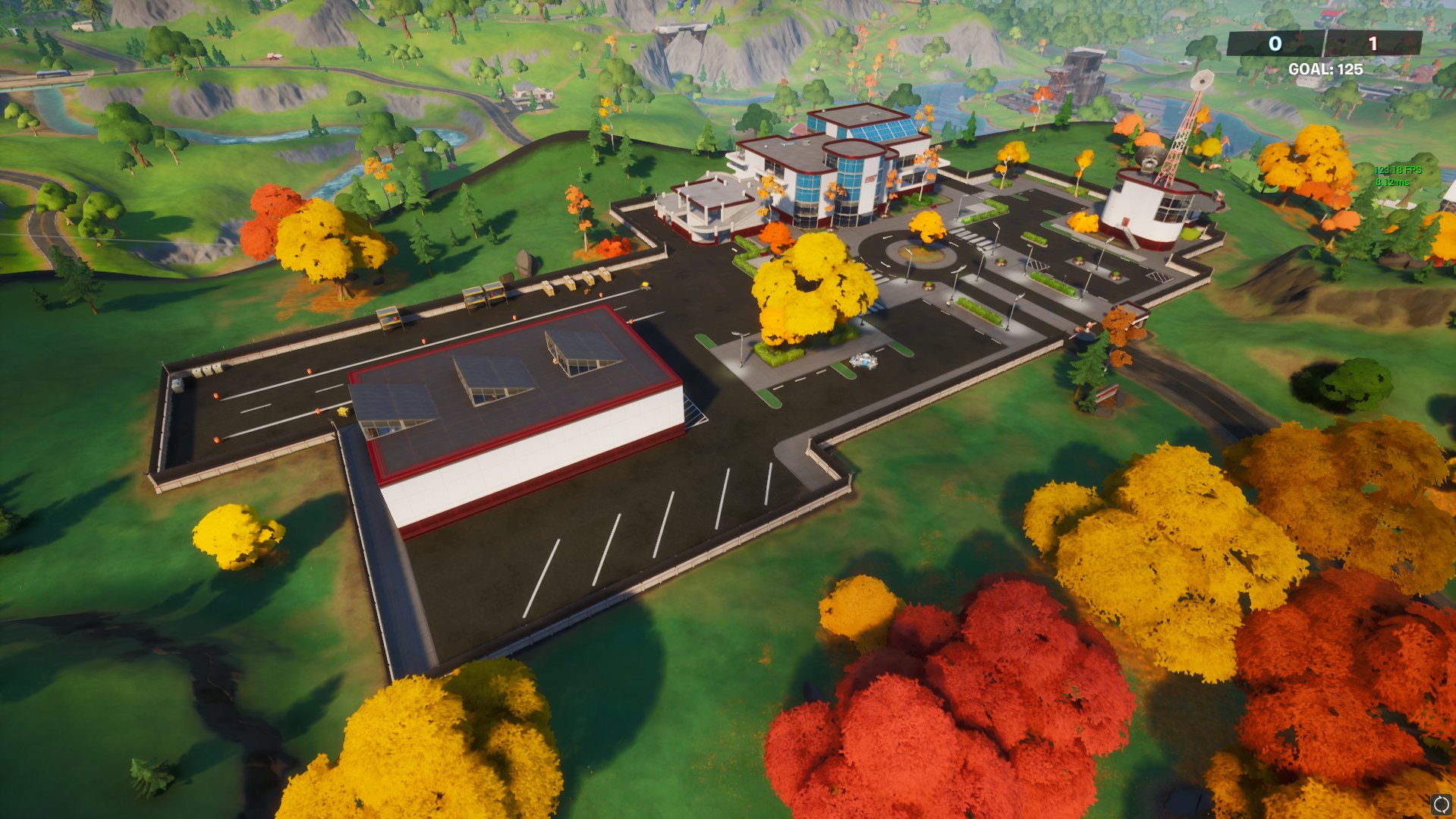The image size is (1456, 819).
Task: Click the circular arrows refresh icon
Action: (1441, 805)
